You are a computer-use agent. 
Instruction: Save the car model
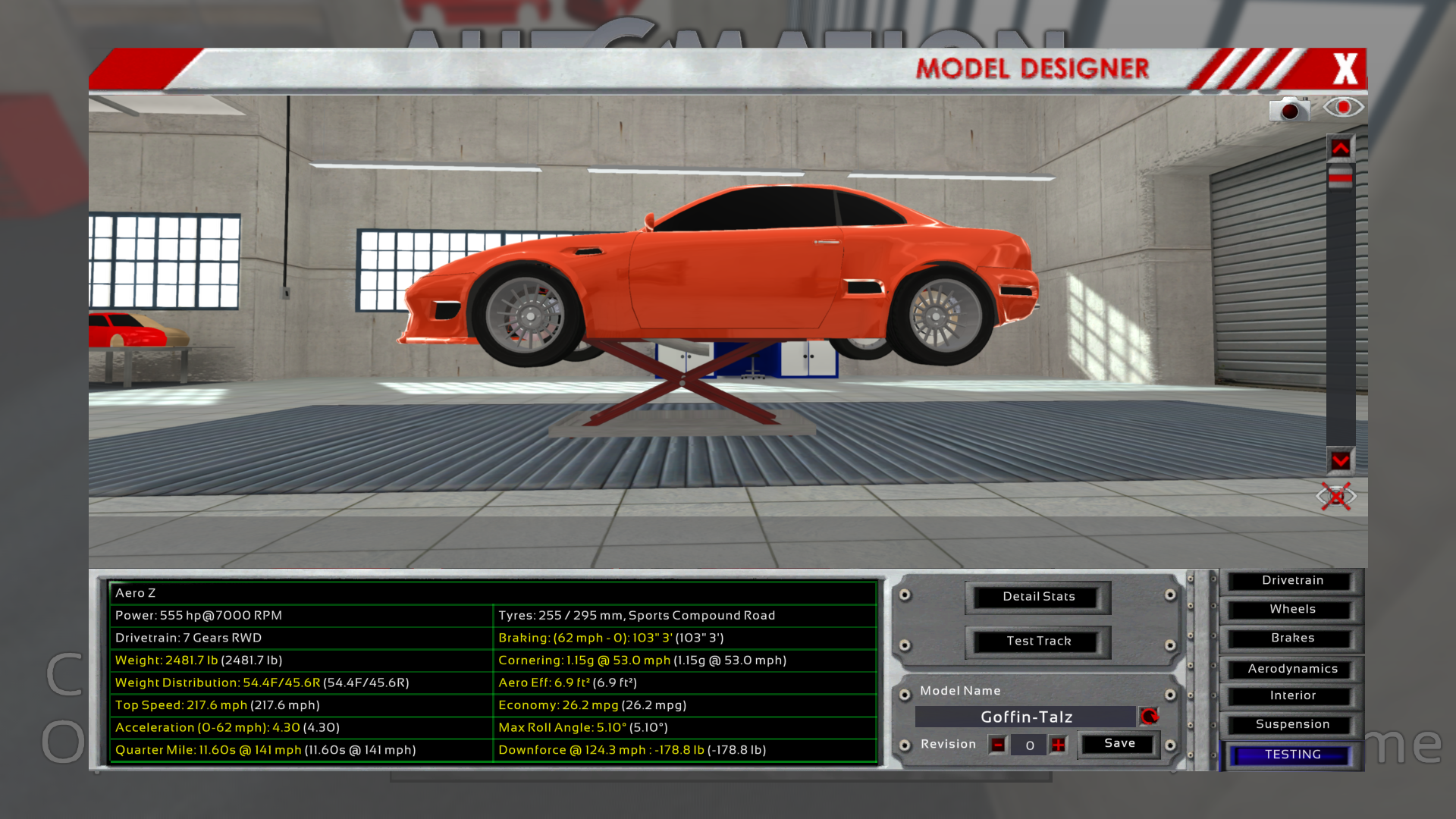(x=1119, y=744)
